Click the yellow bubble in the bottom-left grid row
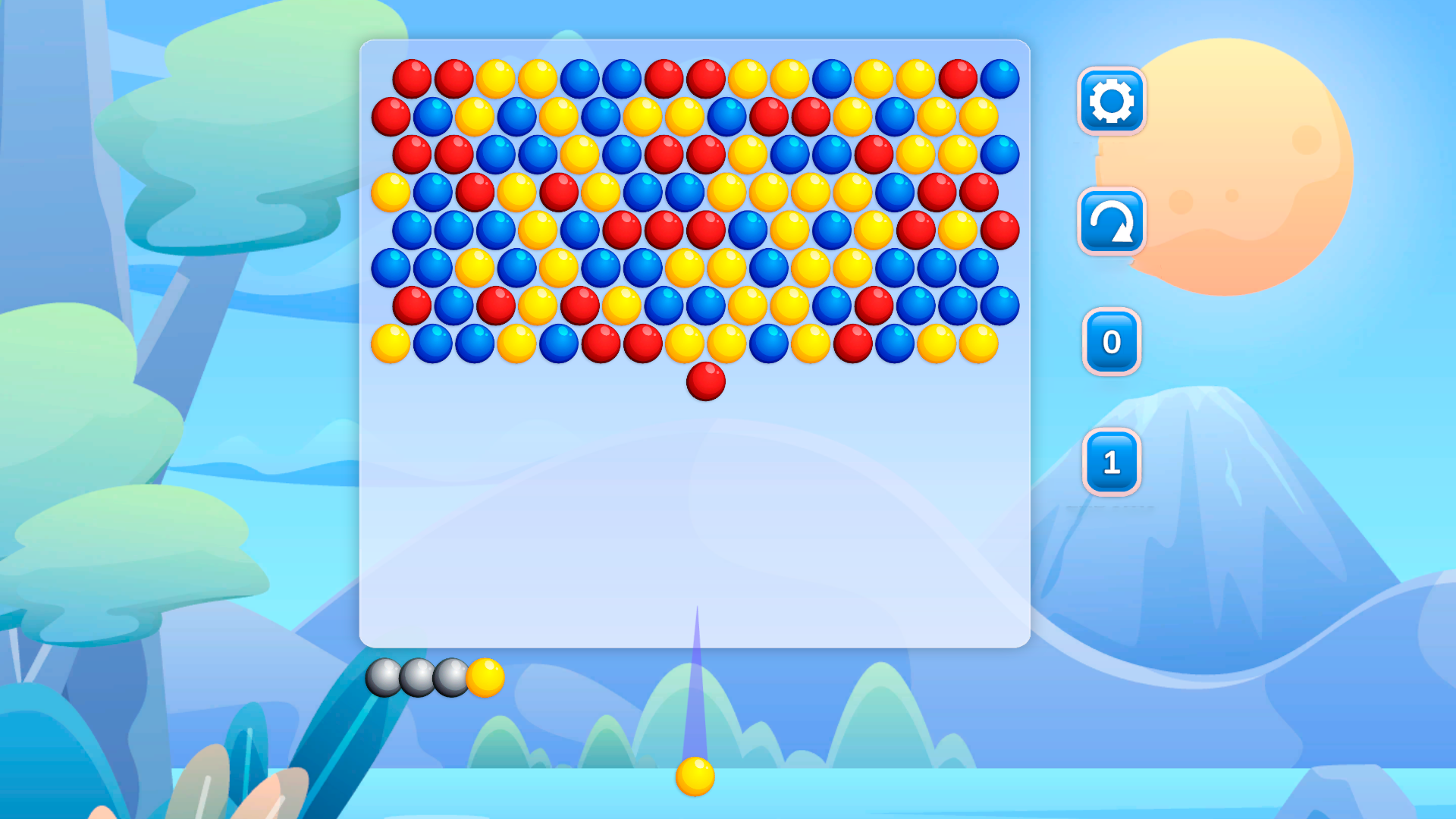 click(x=390, y=342)
